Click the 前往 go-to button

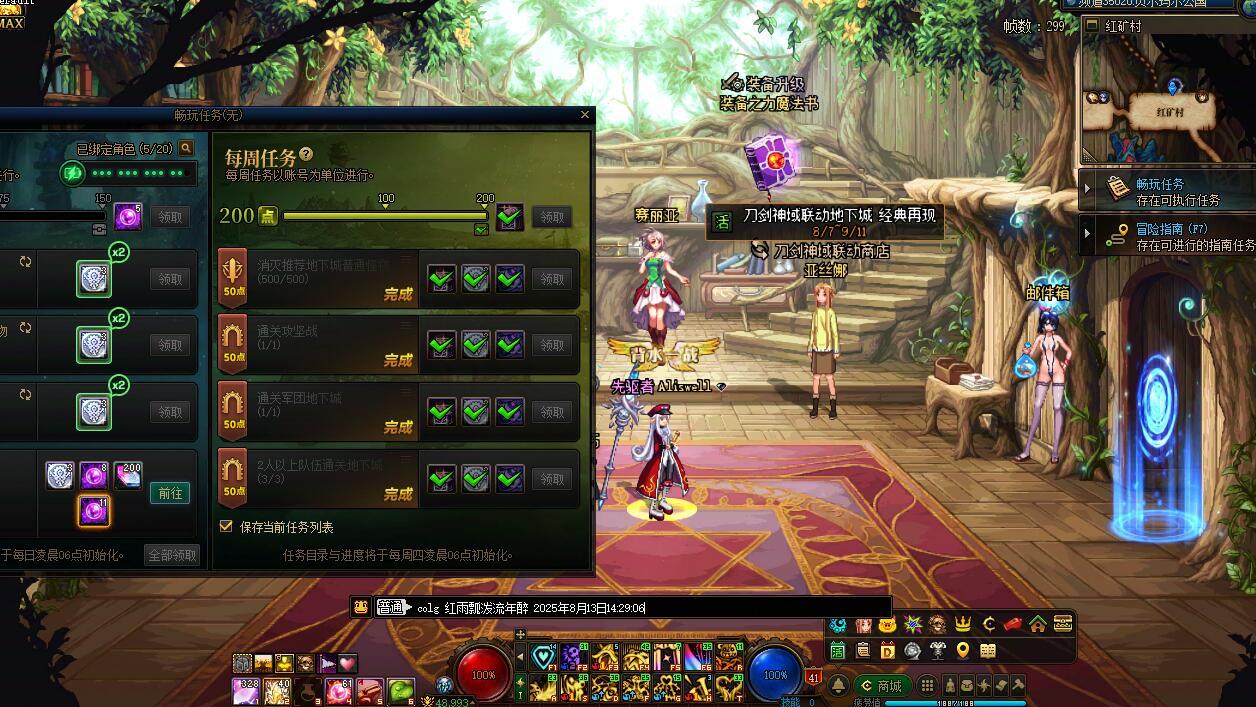pos(169,493)
